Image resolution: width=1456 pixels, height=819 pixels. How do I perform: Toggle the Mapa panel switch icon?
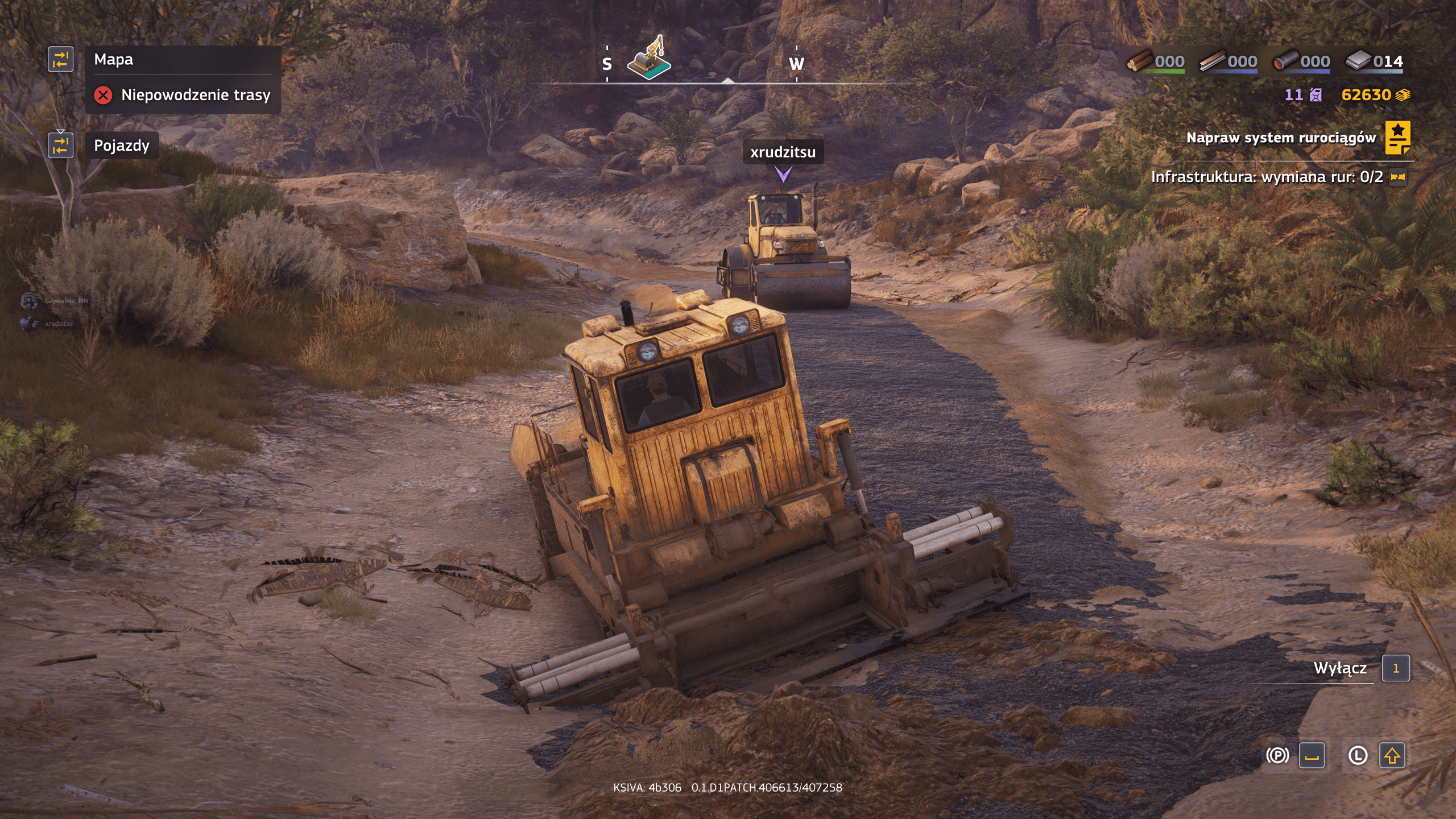point(60,59)
